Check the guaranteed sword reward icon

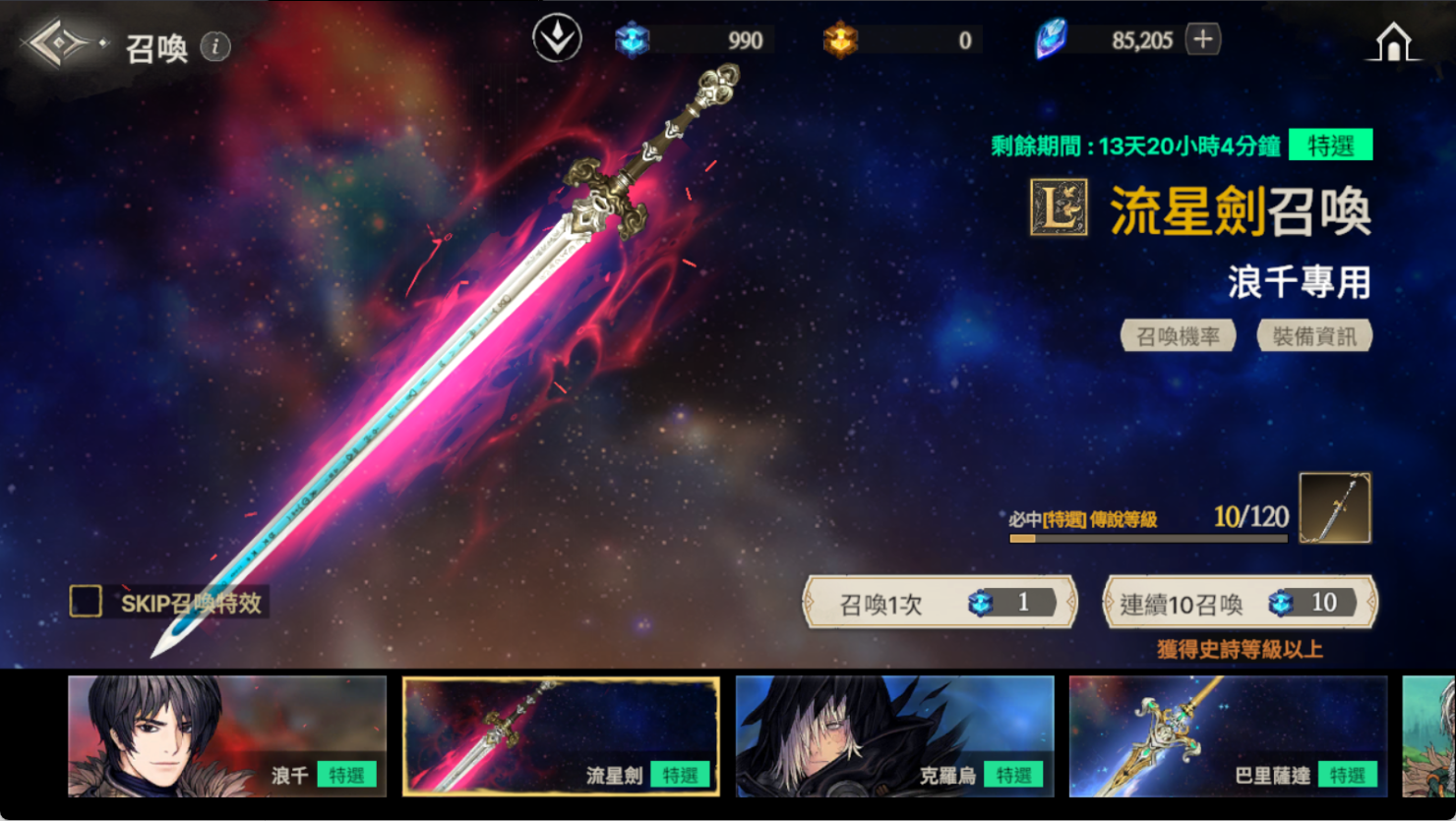[x=1334, y=507]
